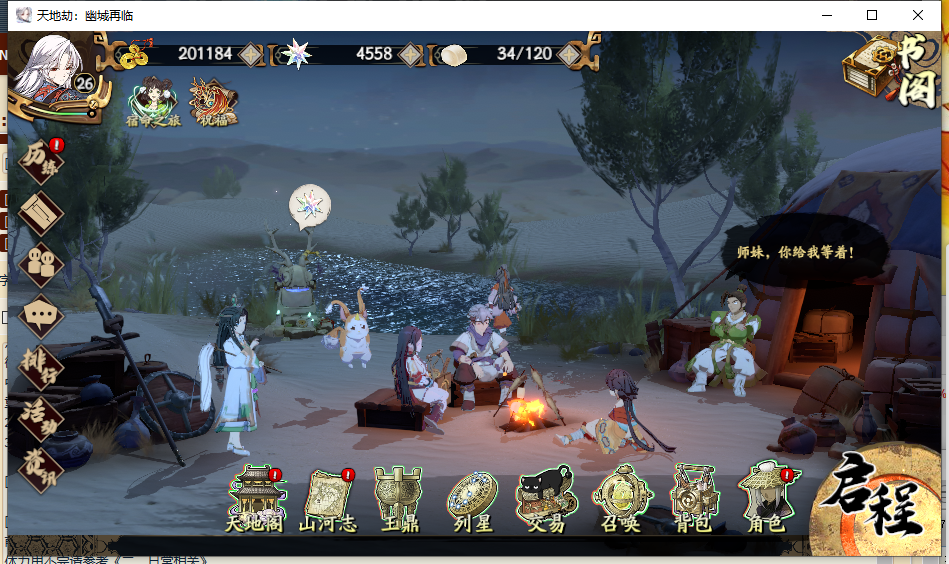This screenshot has height=564, width=949.
Task: Open the 祝福 blessing icon
Action: (213, 103)
